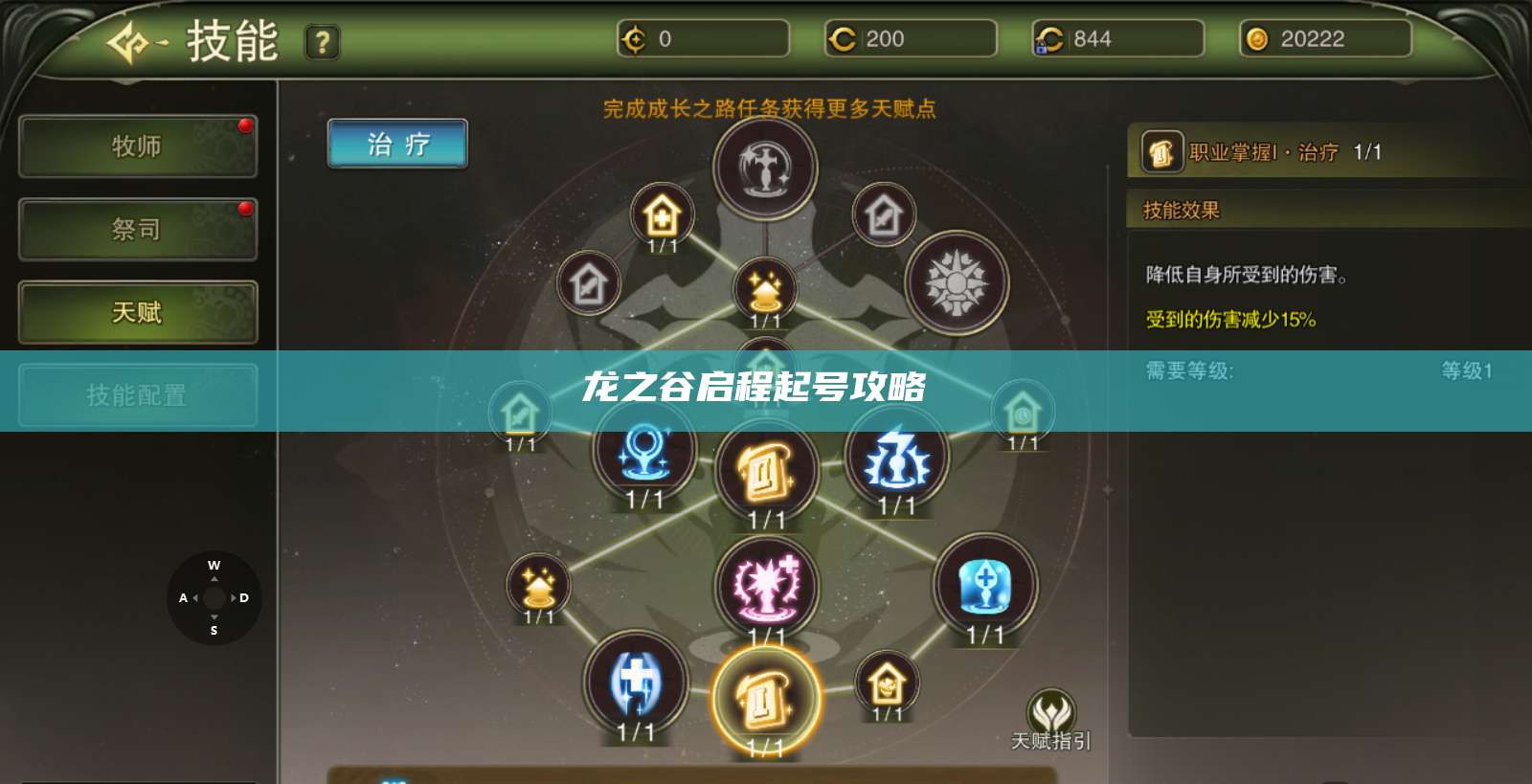Click the back arrow beside the 技能 title

pos(129,38)
